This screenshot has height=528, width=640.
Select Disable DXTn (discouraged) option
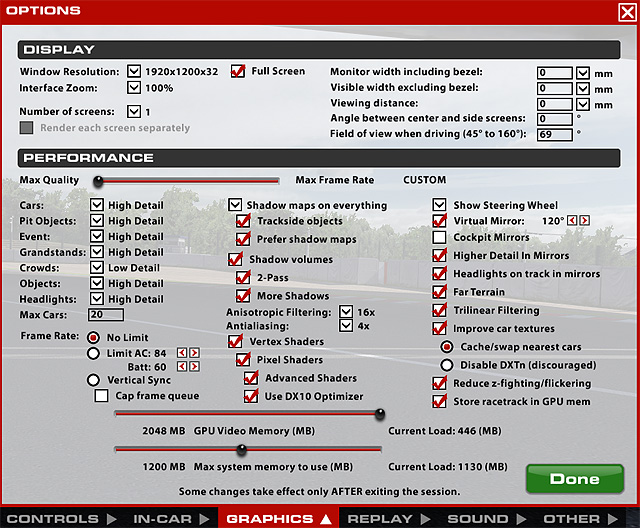(x=447, y=363)
